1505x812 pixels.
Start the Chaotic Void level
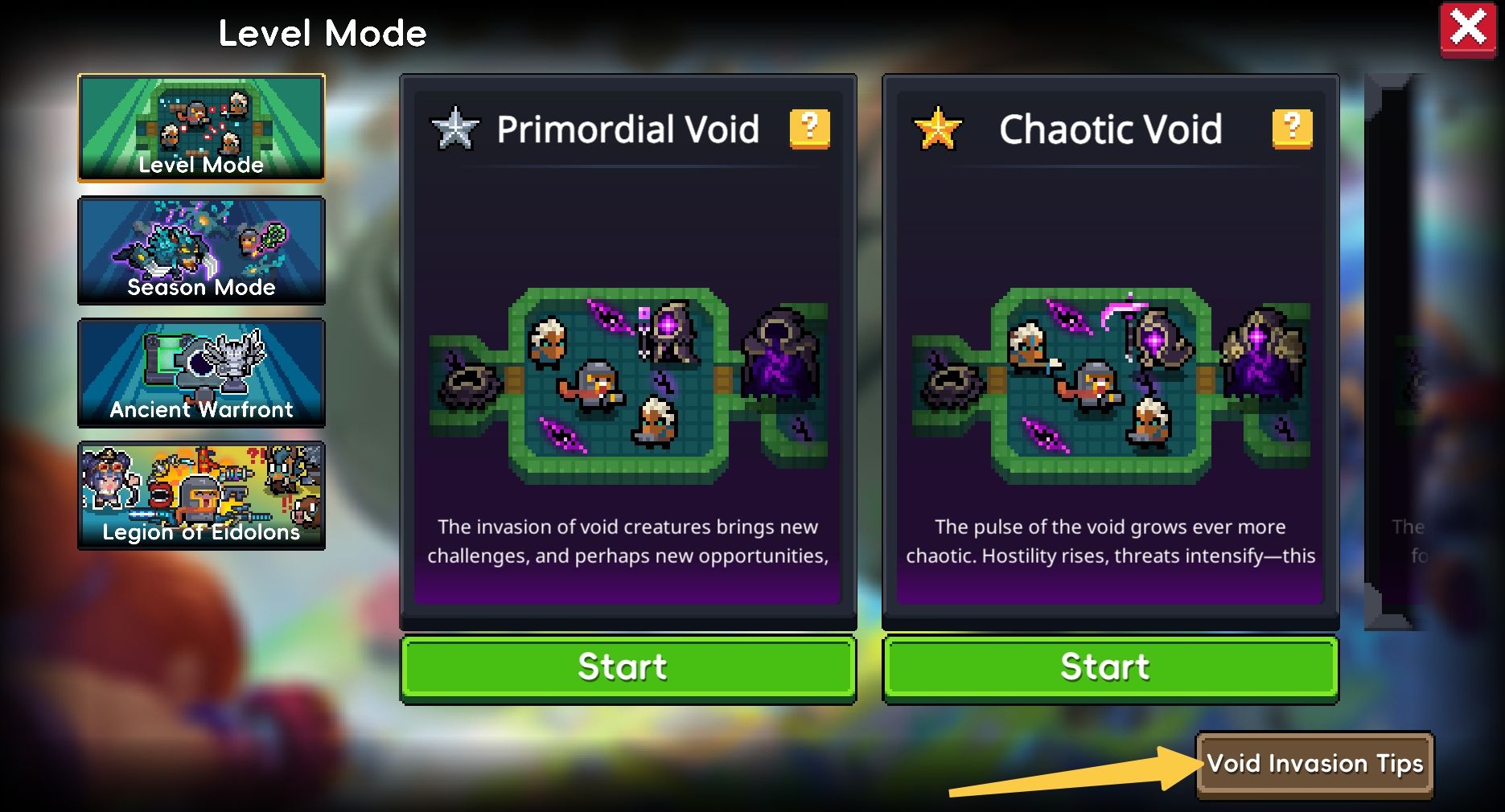1110,667
